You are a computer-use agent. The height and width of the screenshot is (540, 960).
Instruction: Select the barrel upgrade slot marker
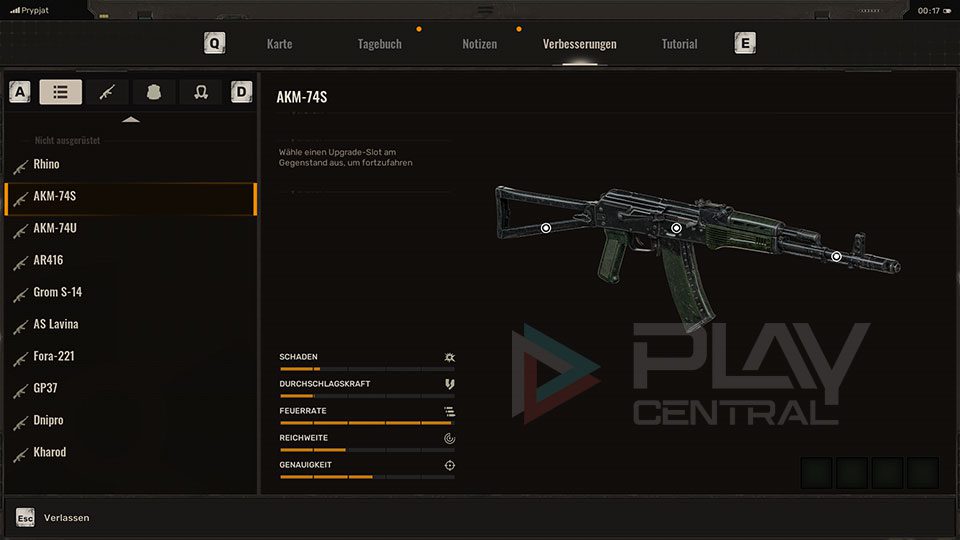tap(836, 257)
